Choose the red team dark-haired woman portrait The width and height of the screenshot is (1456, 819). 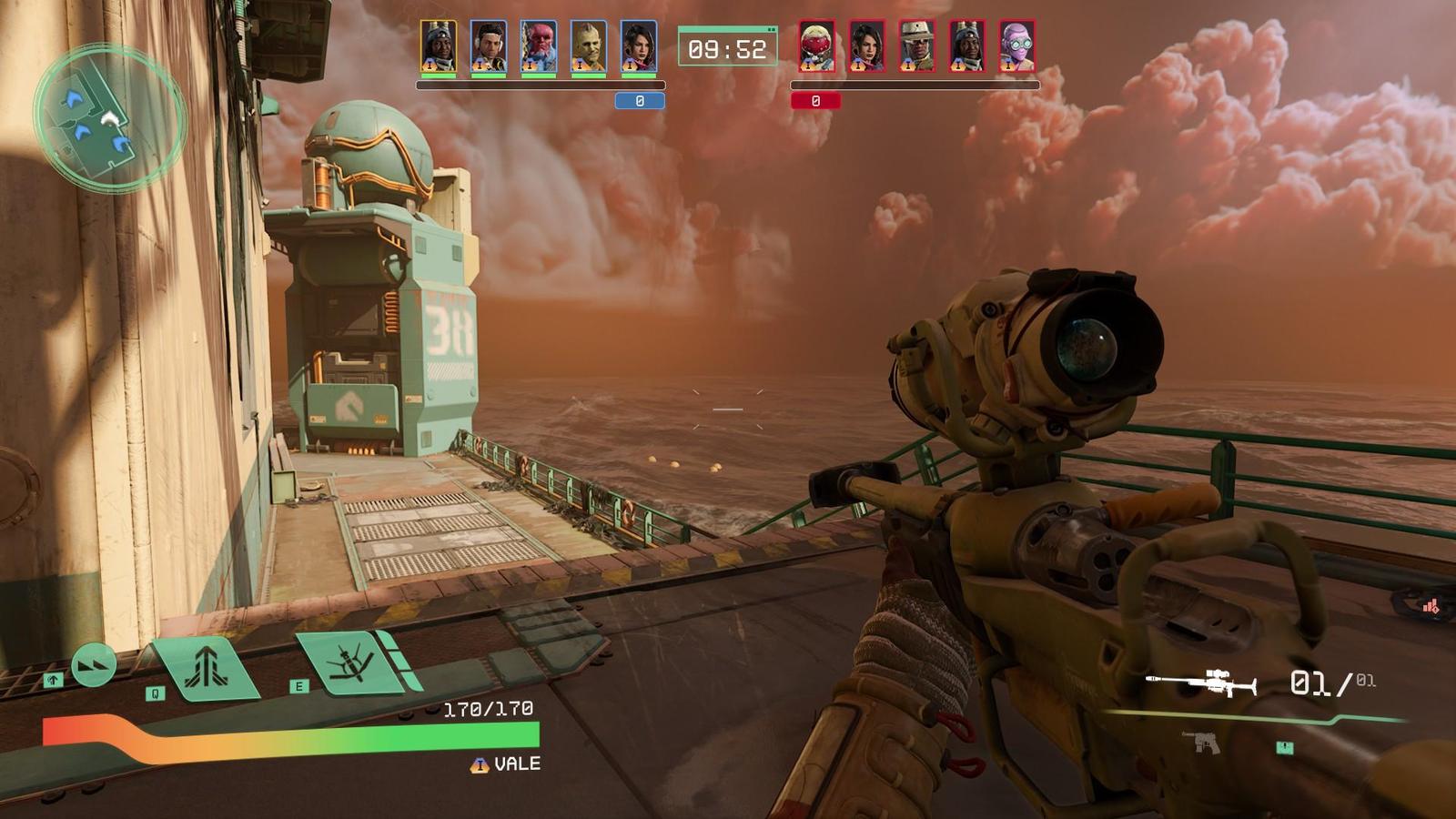866,46
